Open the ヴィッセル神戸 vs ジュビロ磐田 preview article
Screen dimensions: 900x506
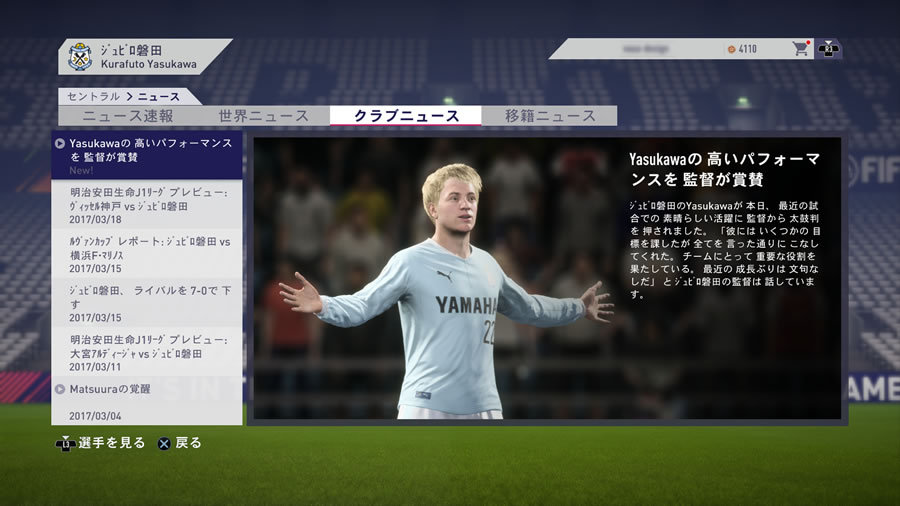coord(147,204)
